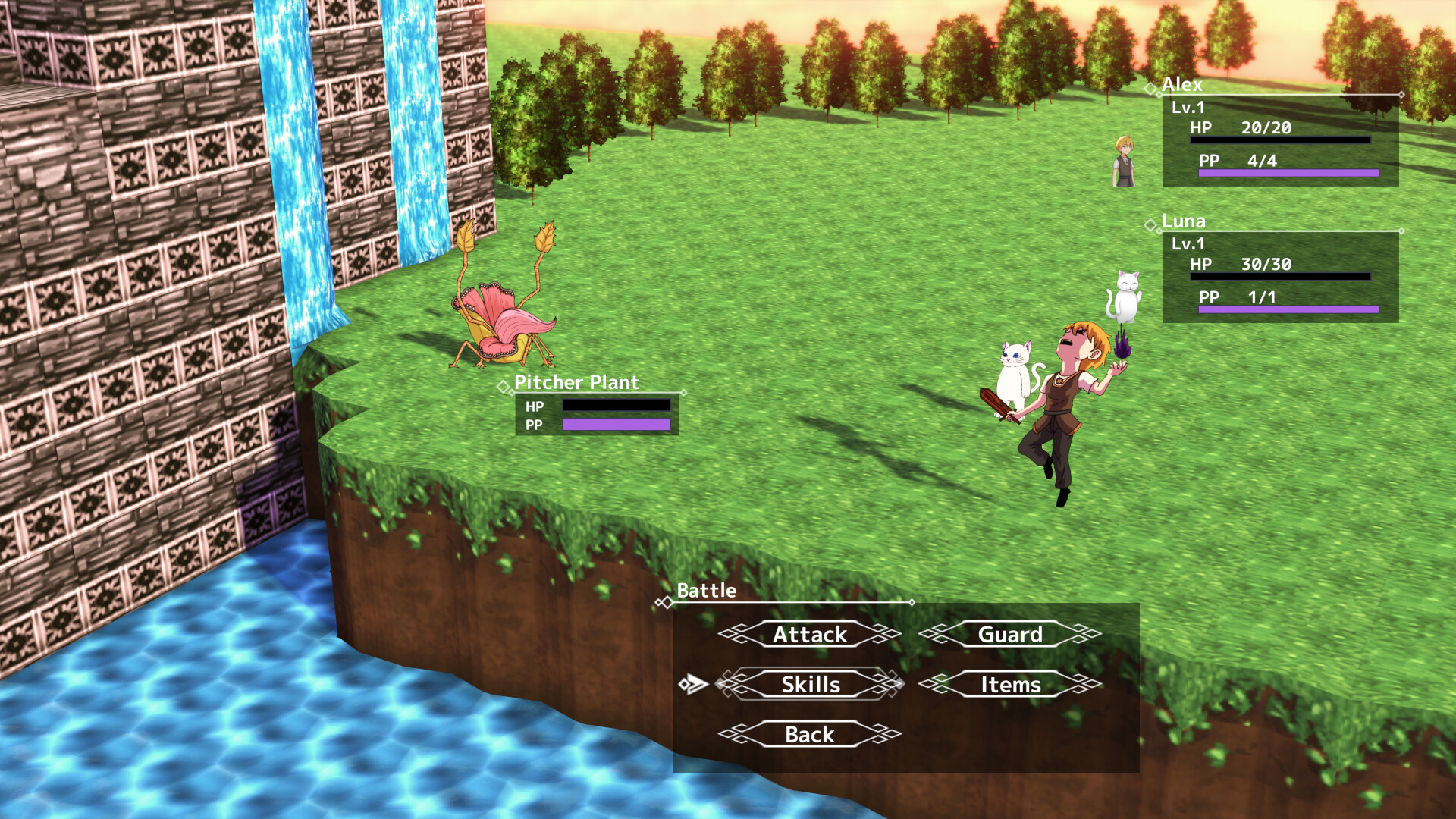Viewport: 1456px width, 819px height.
Task: Click the diamond marker beside Luna's name
Action: pos(1152,224)
